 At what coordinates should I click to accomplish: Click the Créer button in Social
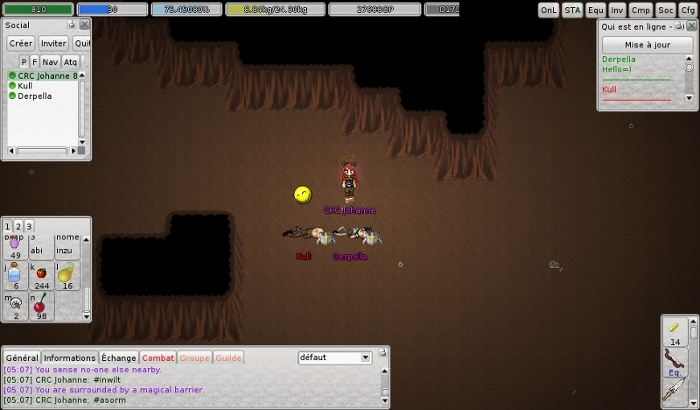(x=21, y=43)
